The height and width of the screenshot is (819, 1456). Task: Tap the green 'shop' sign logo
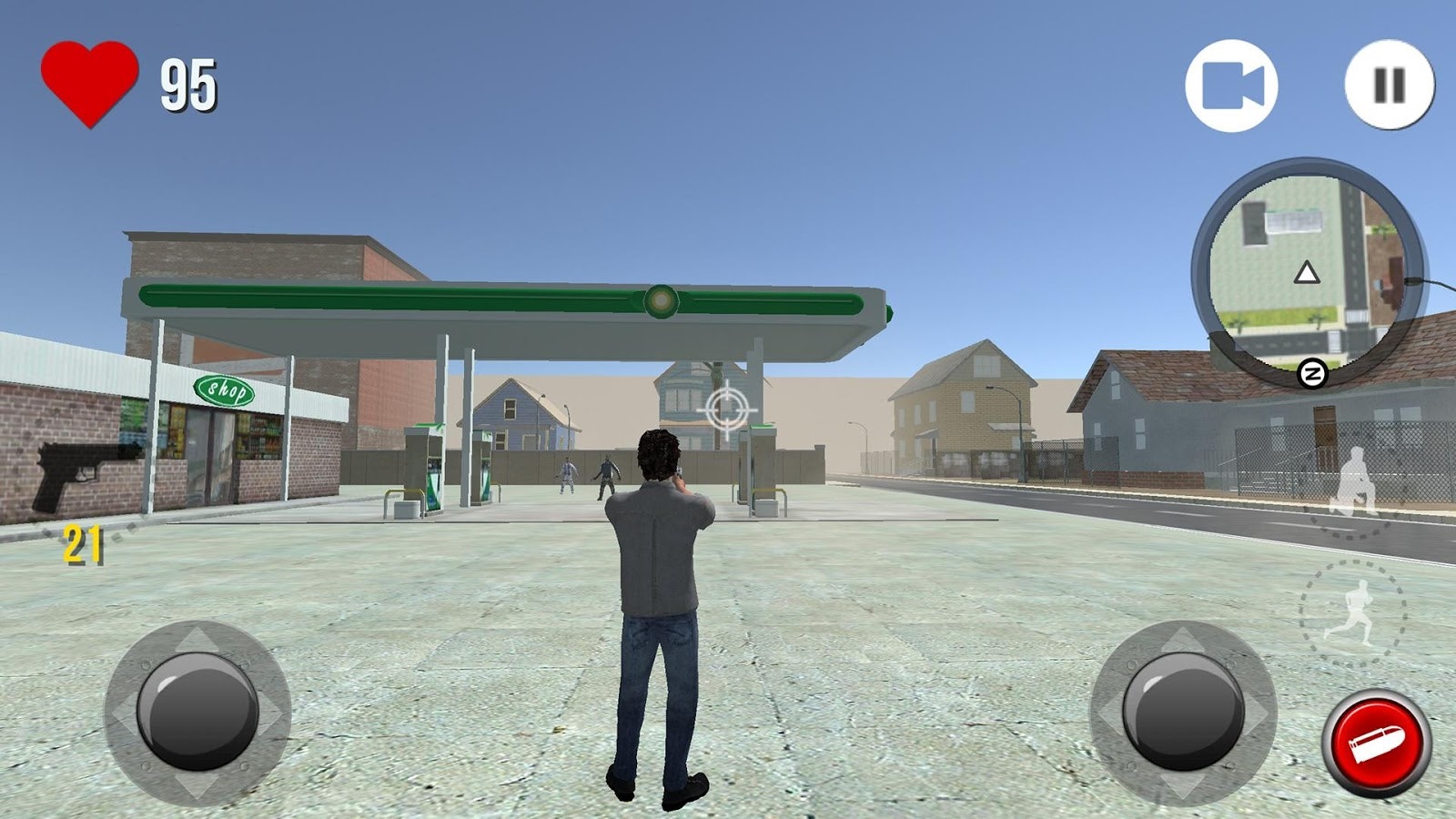coord(226,388)
